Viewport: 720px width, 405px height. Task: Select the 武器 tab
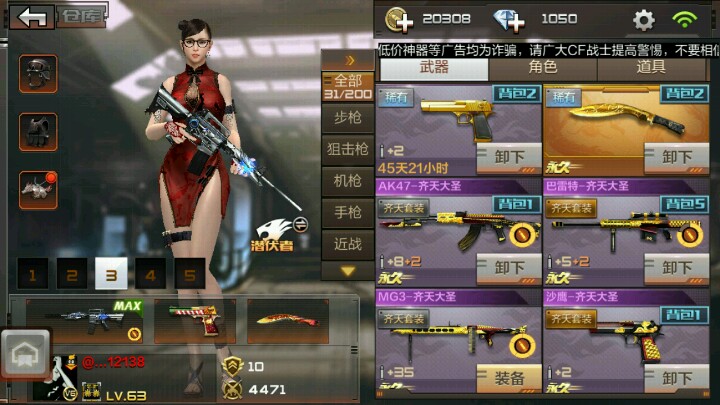click(x=435, y=68)
